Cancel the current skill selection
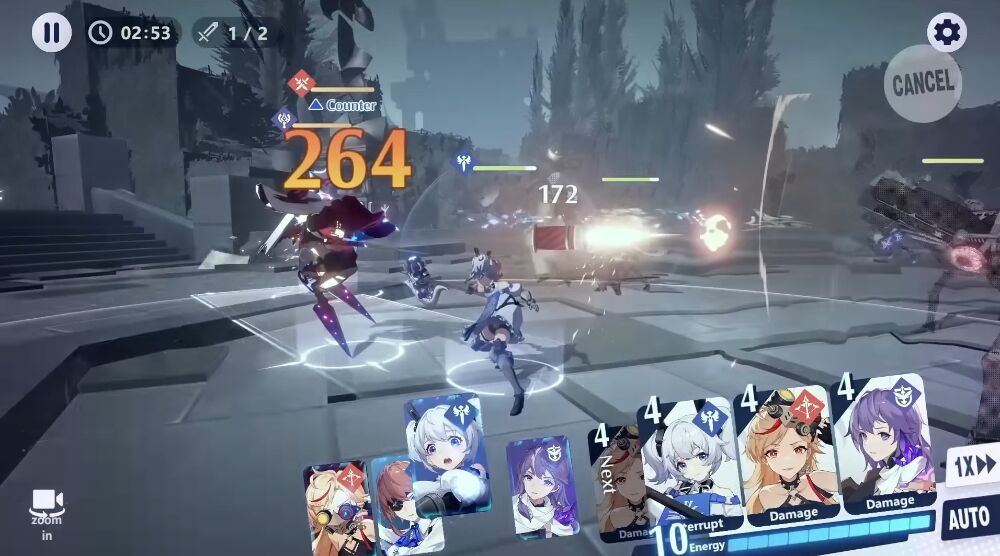This screenshot has height=556, width=1000. coord(922,84)
